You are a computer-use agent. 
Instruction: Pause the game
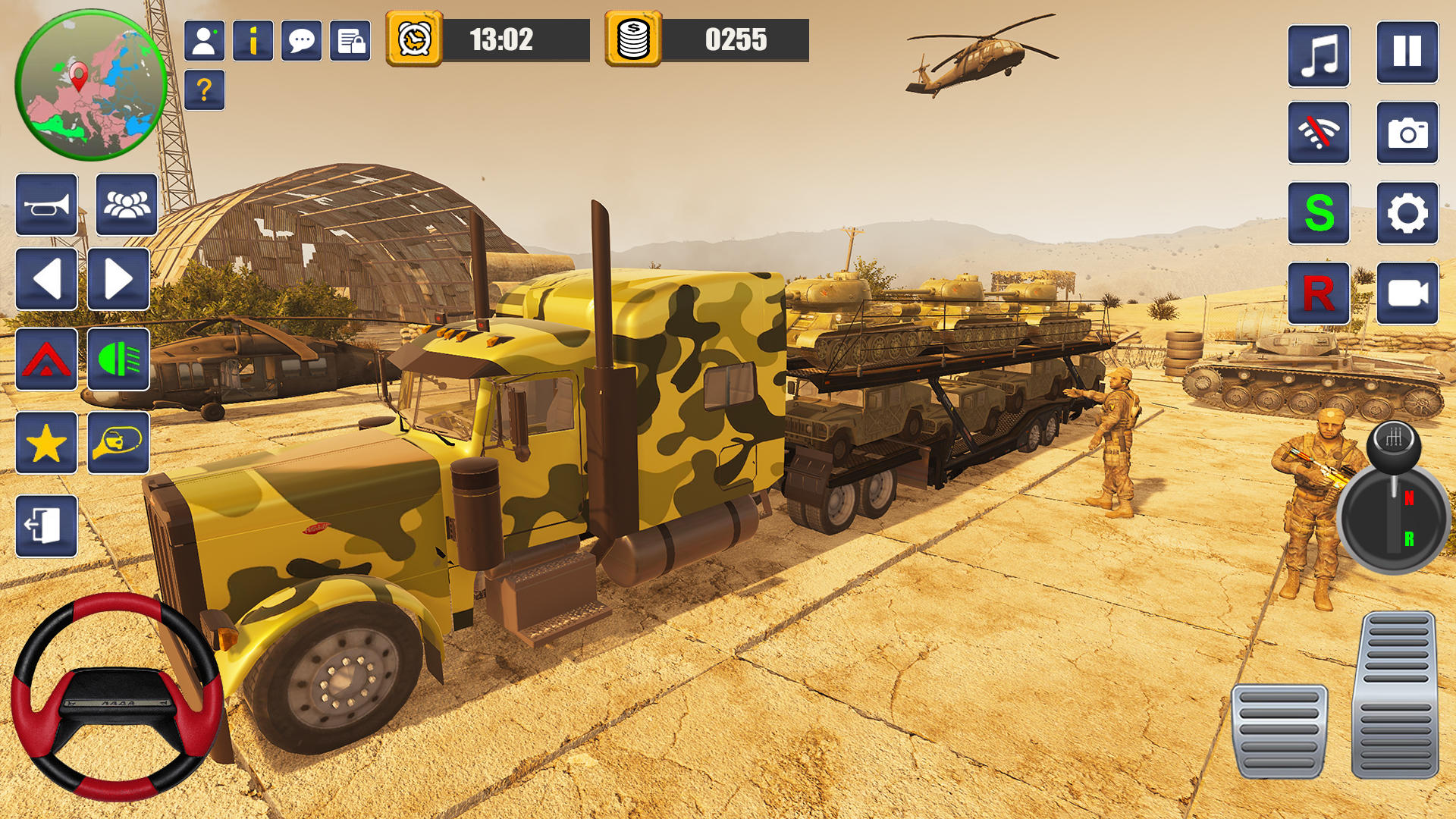pos(1407,52)
